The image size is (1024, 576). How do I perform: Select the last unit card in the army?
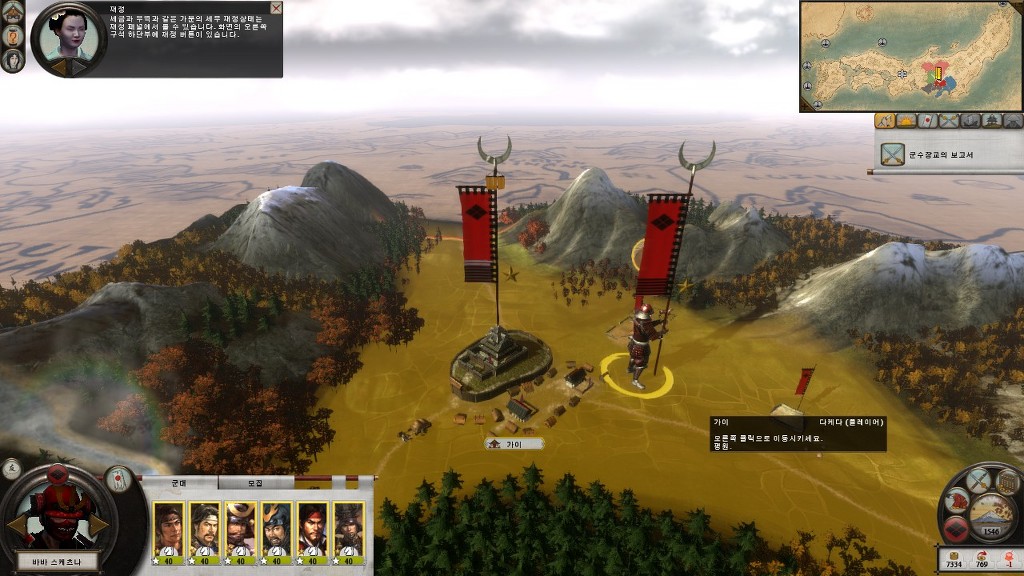click(x=348, y=527)
